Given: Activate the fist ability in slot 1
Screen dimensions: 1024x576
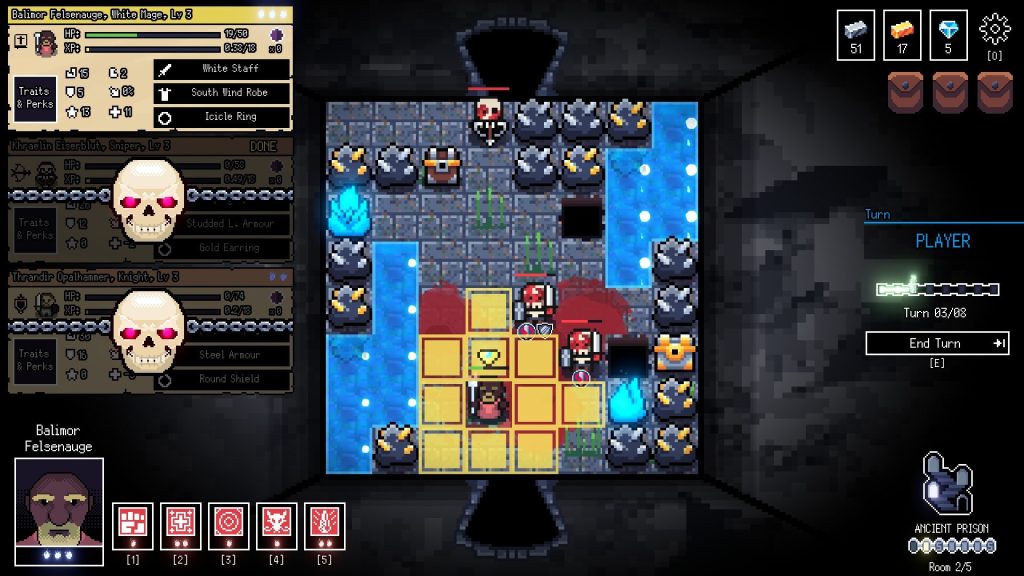Looking at the screenshot, I should click(133, 523).
